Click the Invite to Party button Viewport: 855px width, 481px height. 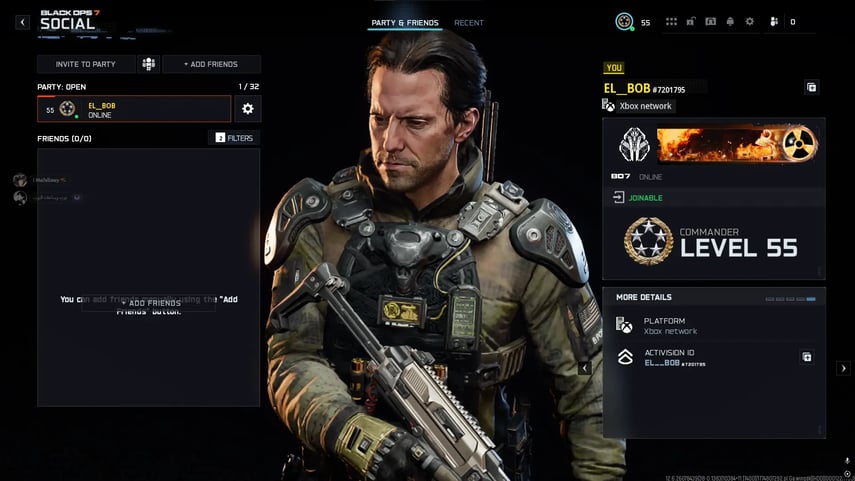(x=85, y=64)
